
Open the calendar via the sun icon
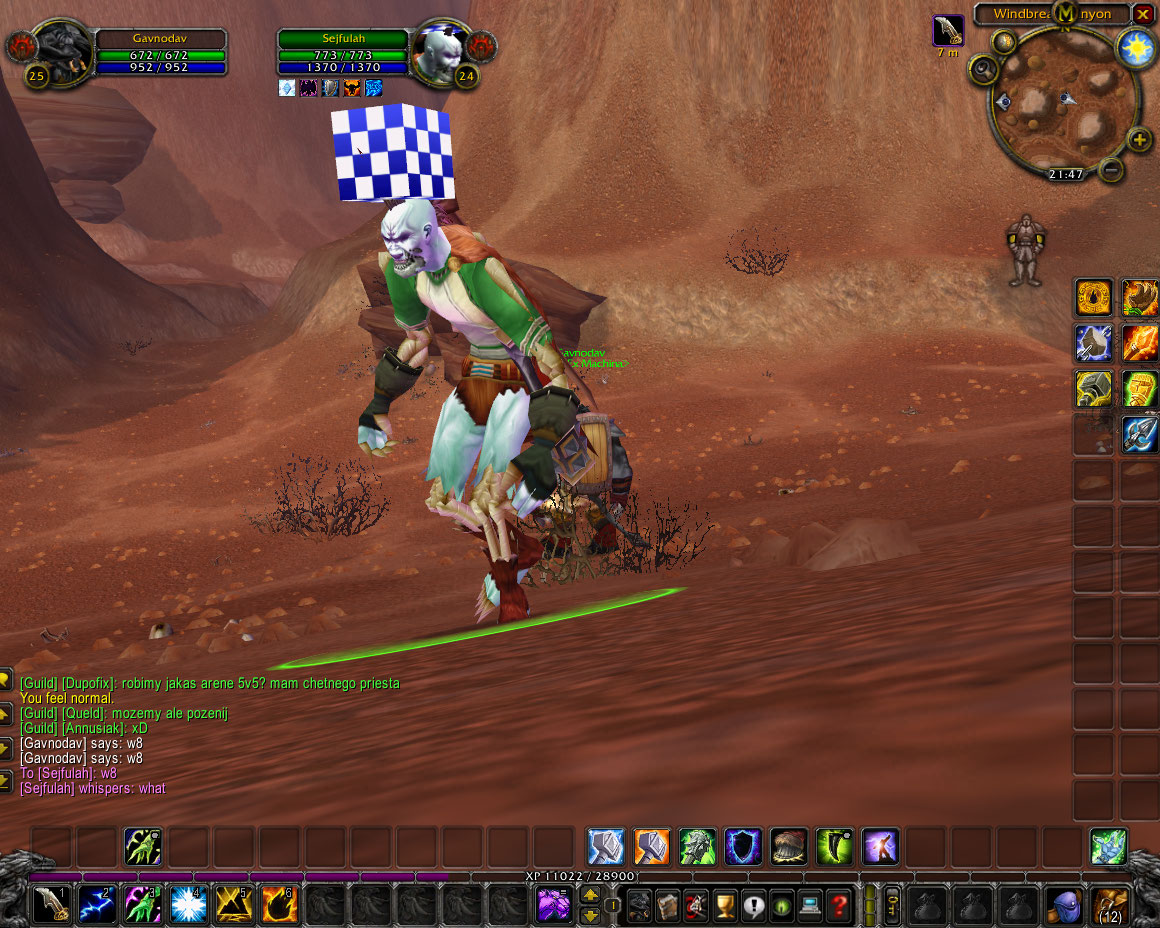point(1136,49)
